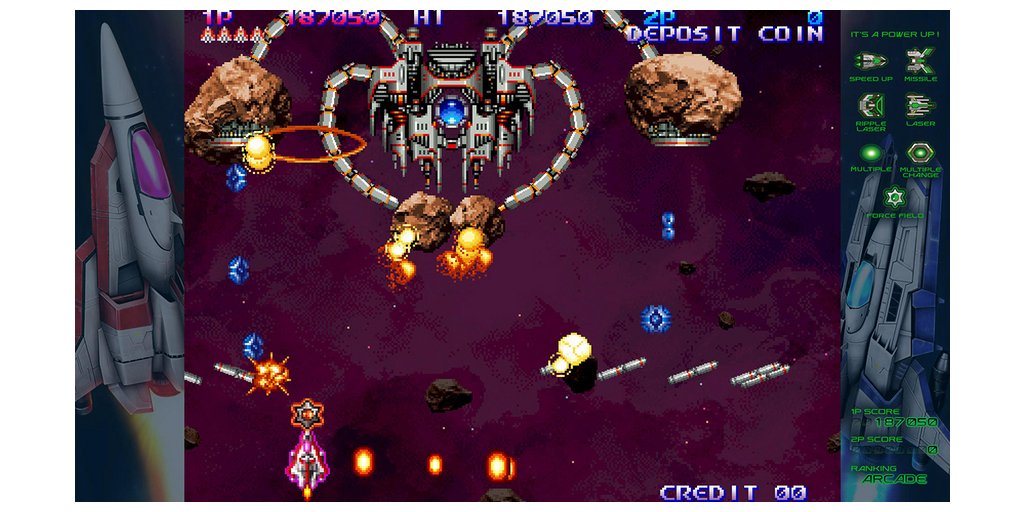Select the Multiple green orb icon
This screenshot has width=1024, height=512.
click(x=871, y=153)
